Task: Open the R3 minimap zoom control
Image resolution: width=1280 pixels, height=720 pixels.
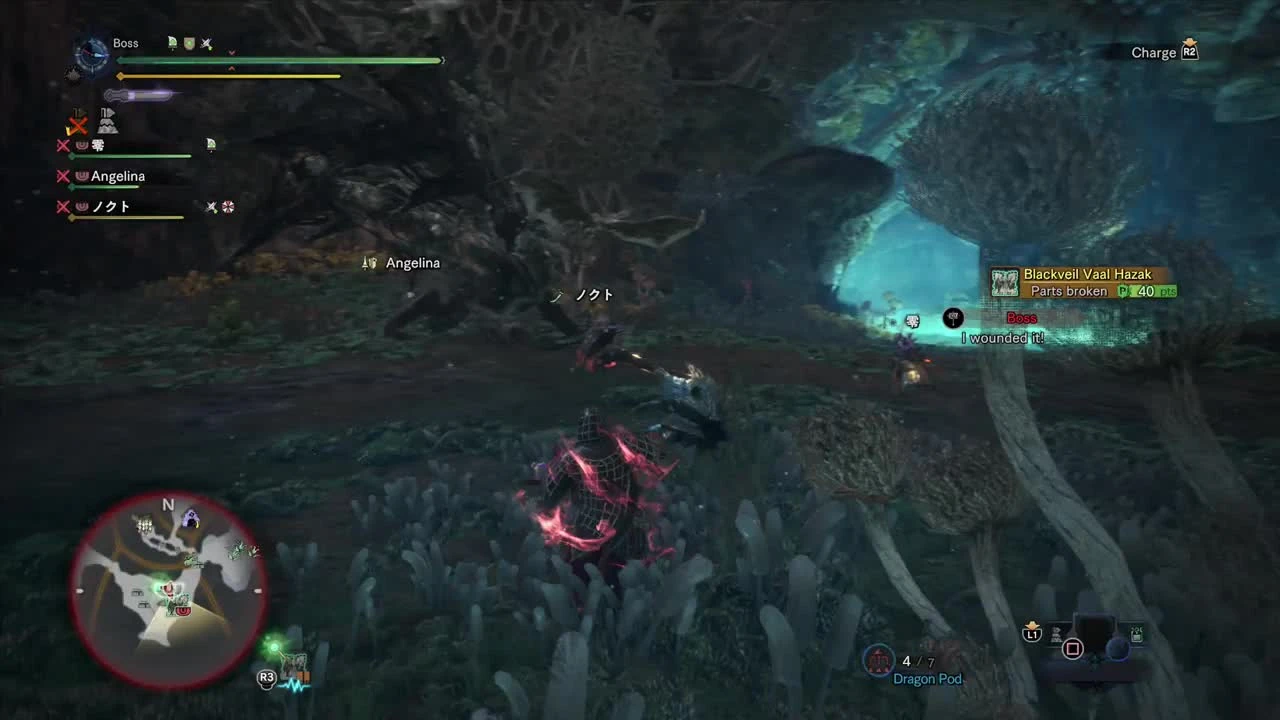Action: 267,679
